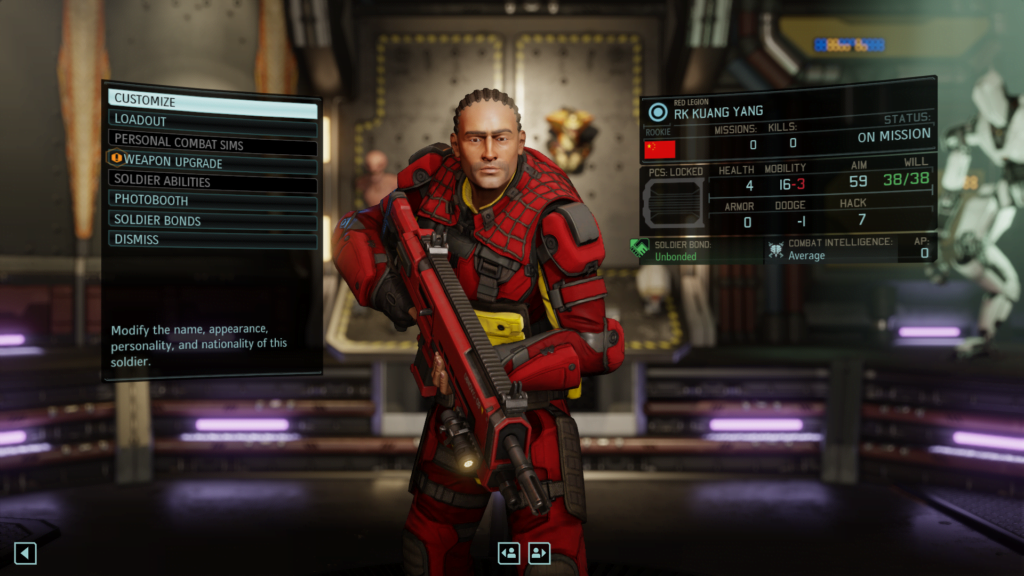Open the Soldier Bonds entry
The width and height of the screenshot is (1024, 576).
pyautogui.click(x=212, y=220)
